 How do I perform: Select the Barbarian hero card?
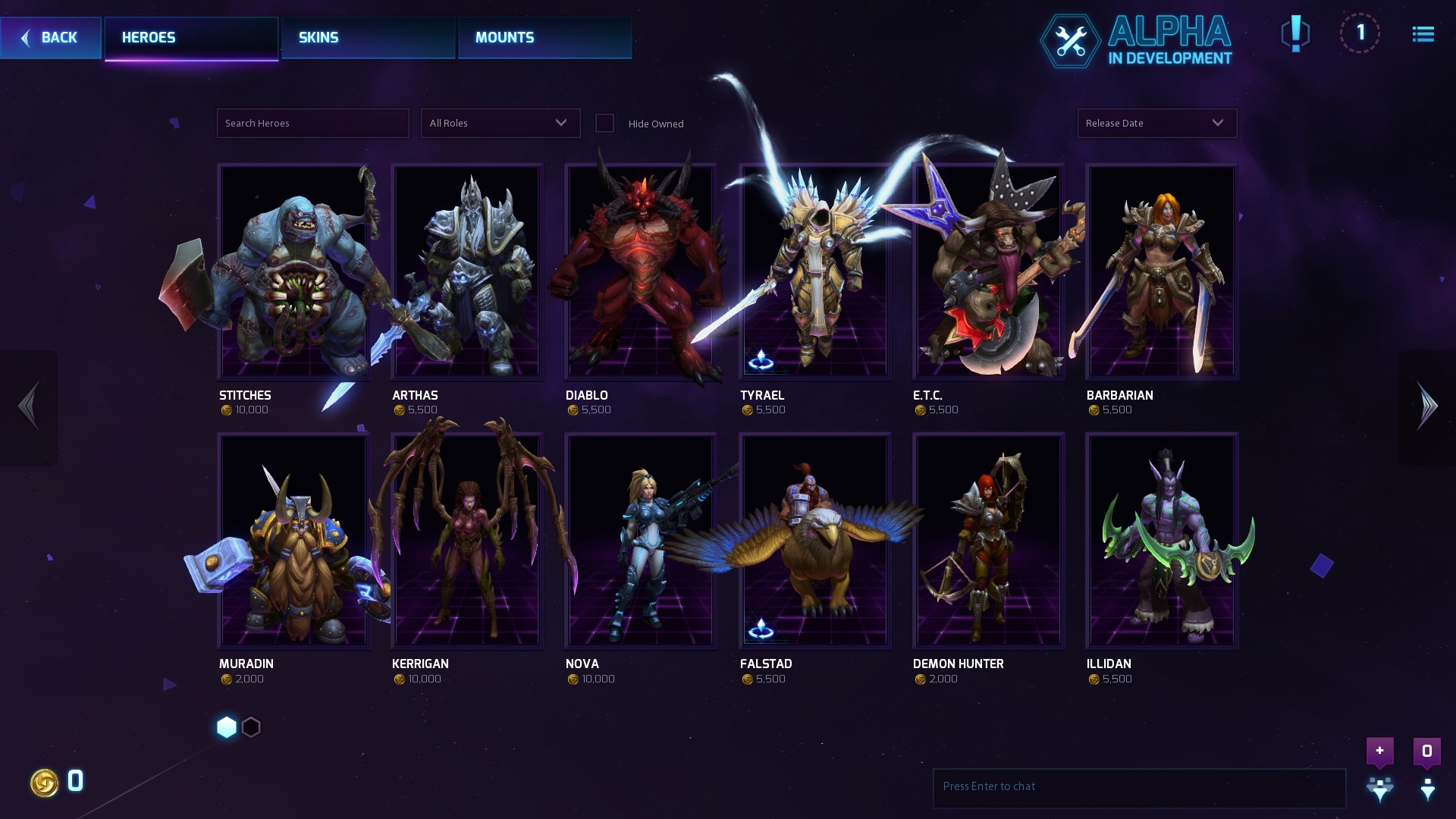1162,271
